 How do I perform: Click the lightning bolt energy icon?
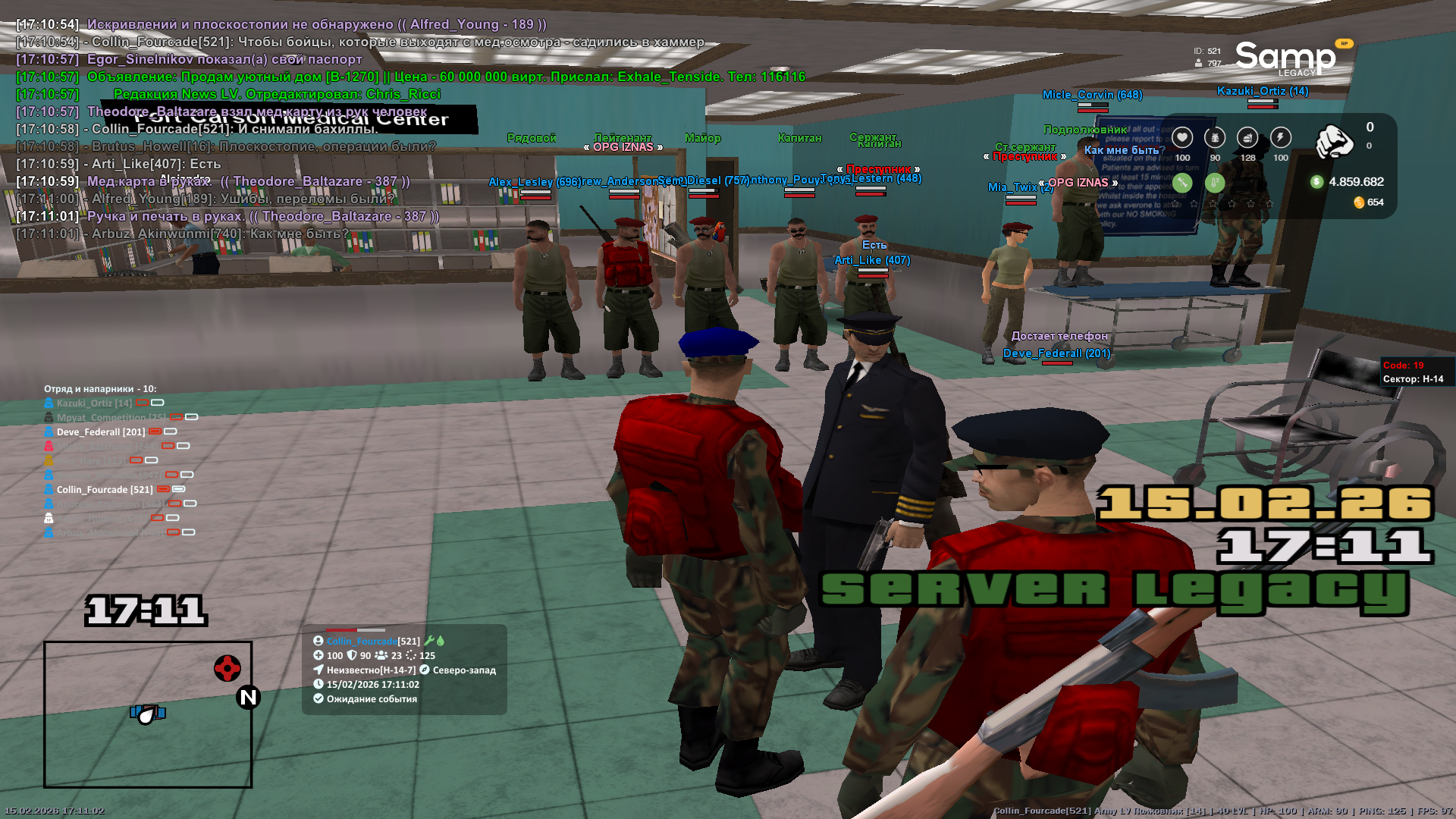pos(1280,137)
